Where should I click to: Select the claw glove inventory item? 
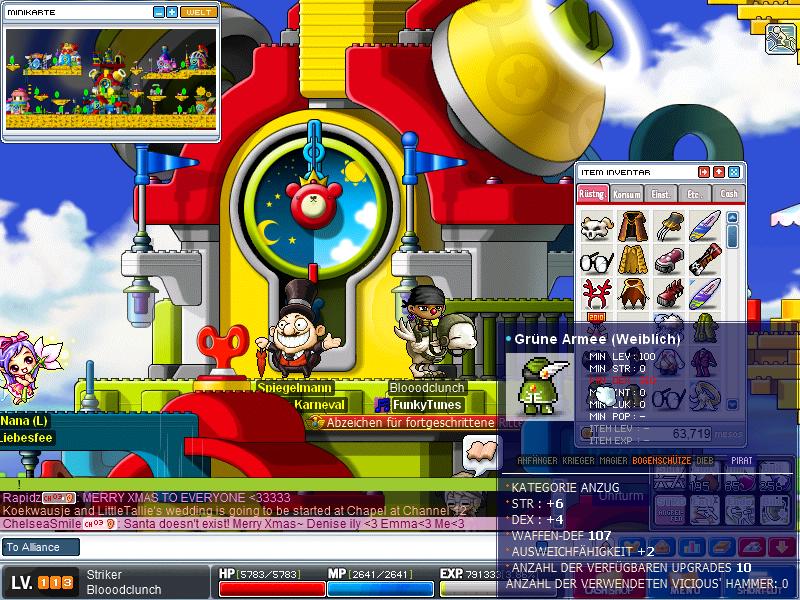667,225
